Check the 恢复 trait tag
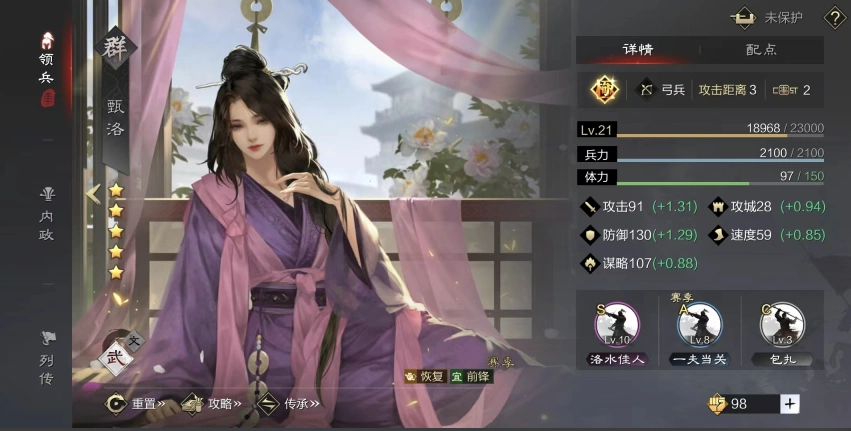 [425, 377]
